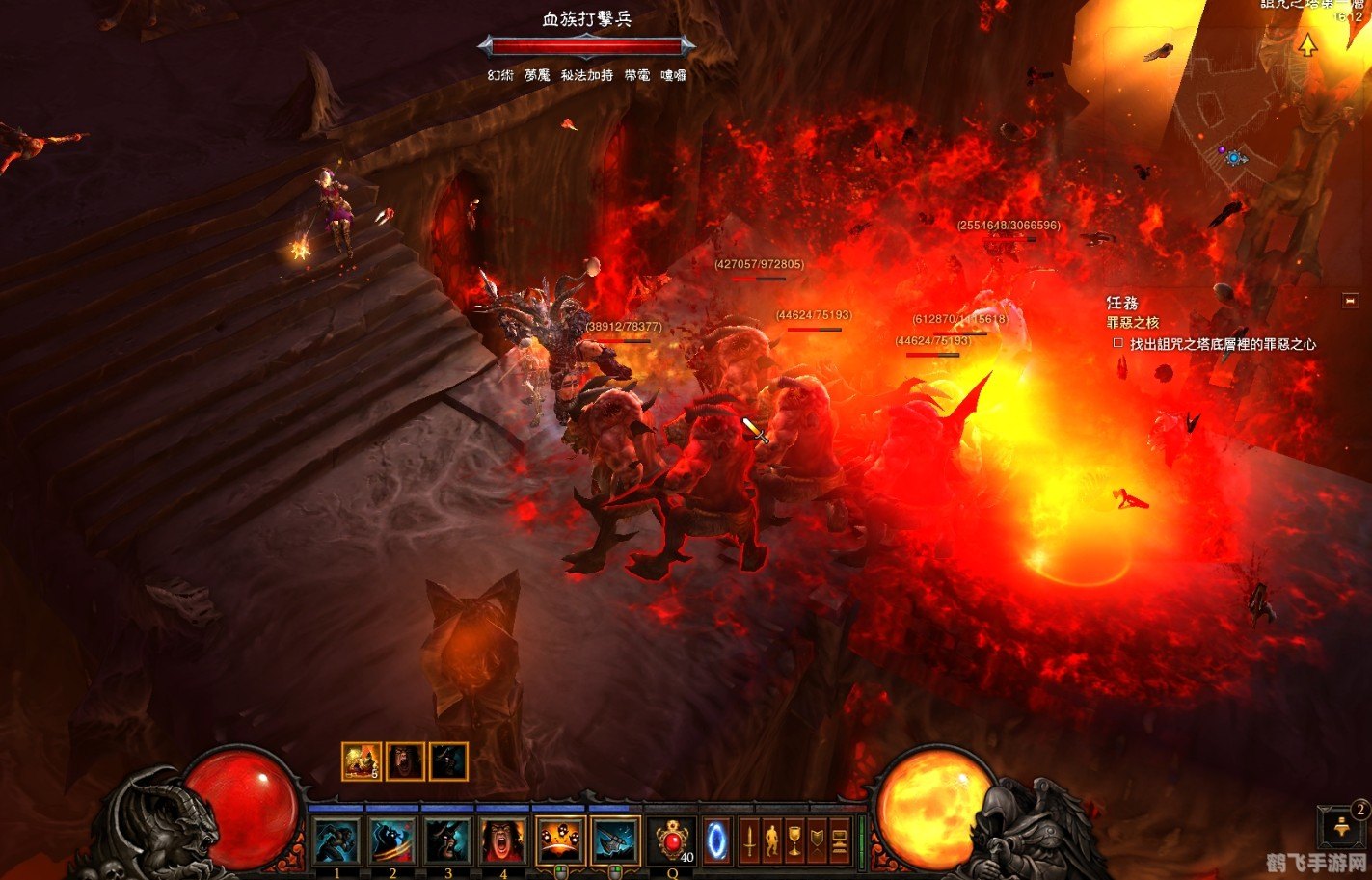Trigger the horned helmet skill in slot 3

[x=448, y=840]
